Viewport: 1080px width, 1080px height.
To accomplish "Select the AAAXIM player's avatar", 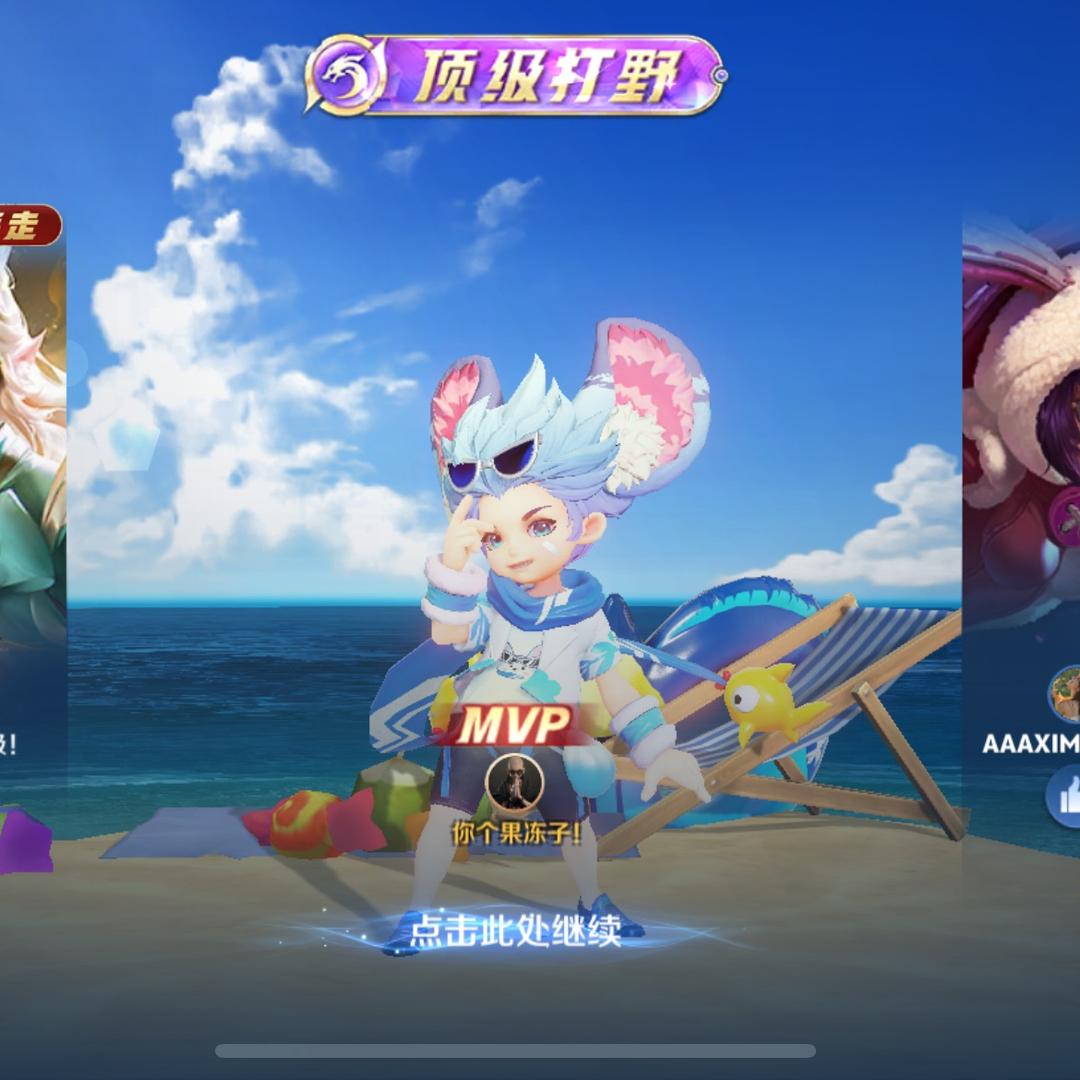I will coord(1064,695).
